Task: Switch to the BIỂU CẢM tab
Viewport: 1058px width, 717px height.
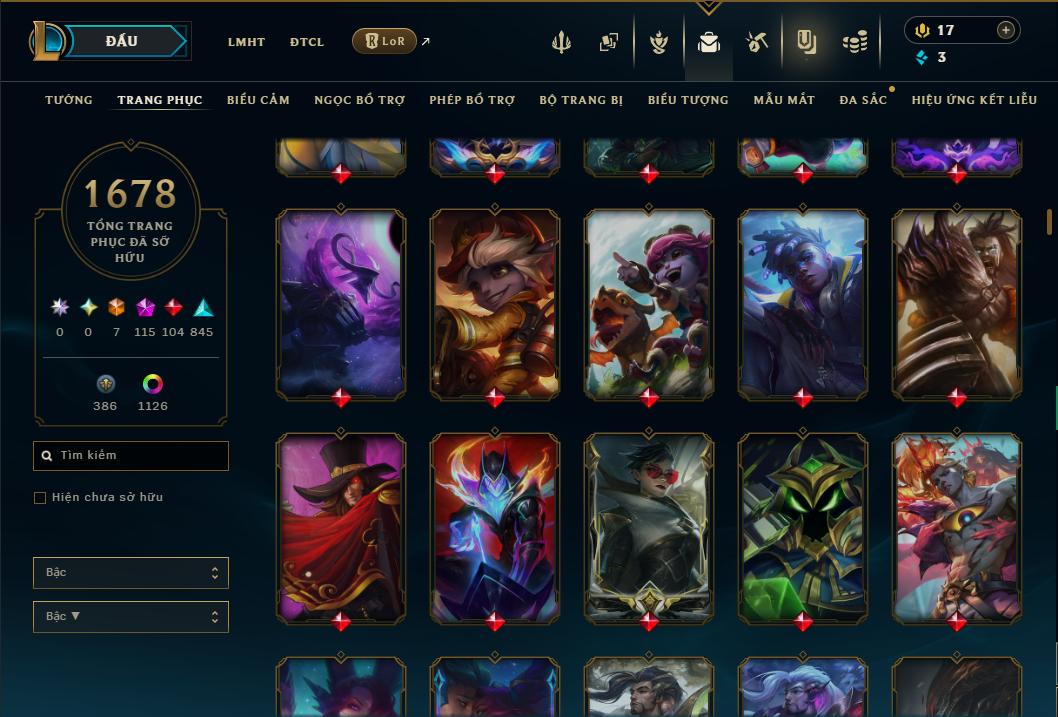Action: [258, 100]
